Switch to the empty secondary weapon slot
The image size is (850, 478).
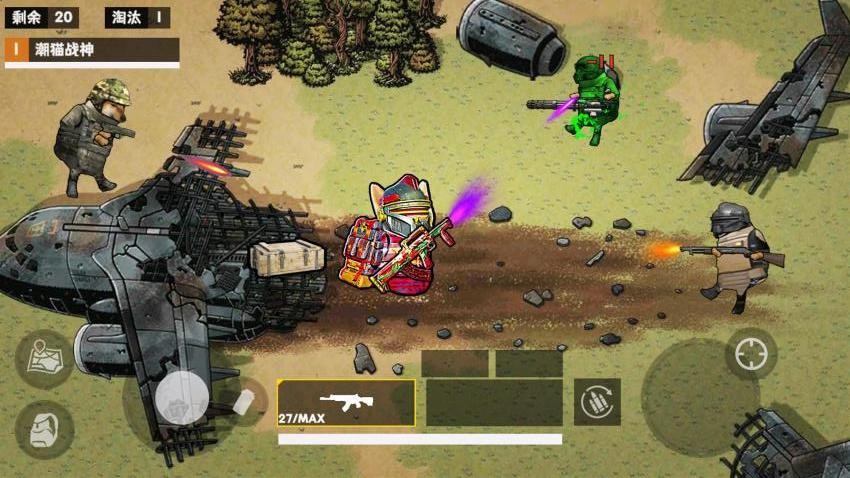pyautogui.click(x=494, y=403)
